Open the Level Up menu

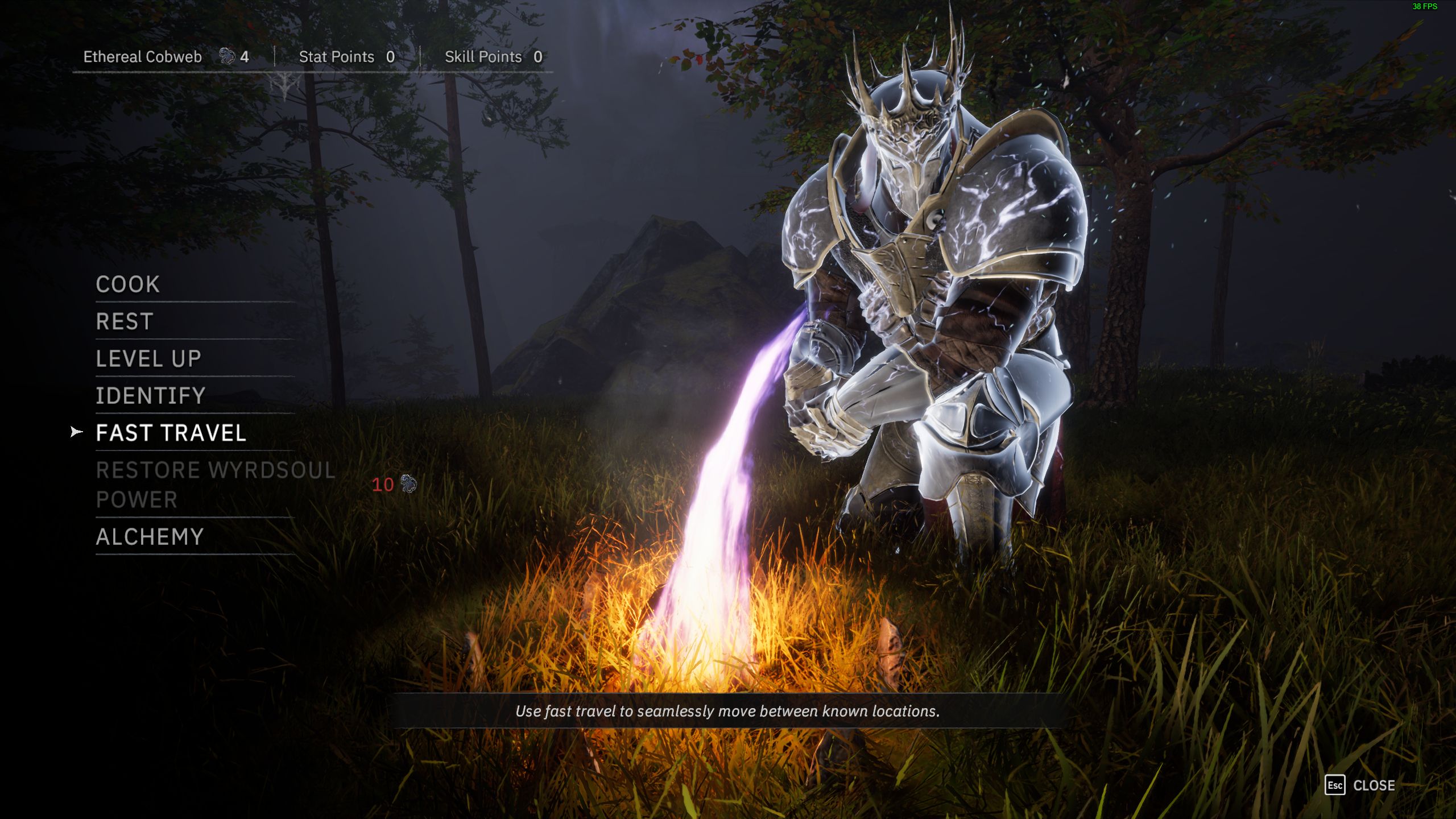tap(148, 359)
